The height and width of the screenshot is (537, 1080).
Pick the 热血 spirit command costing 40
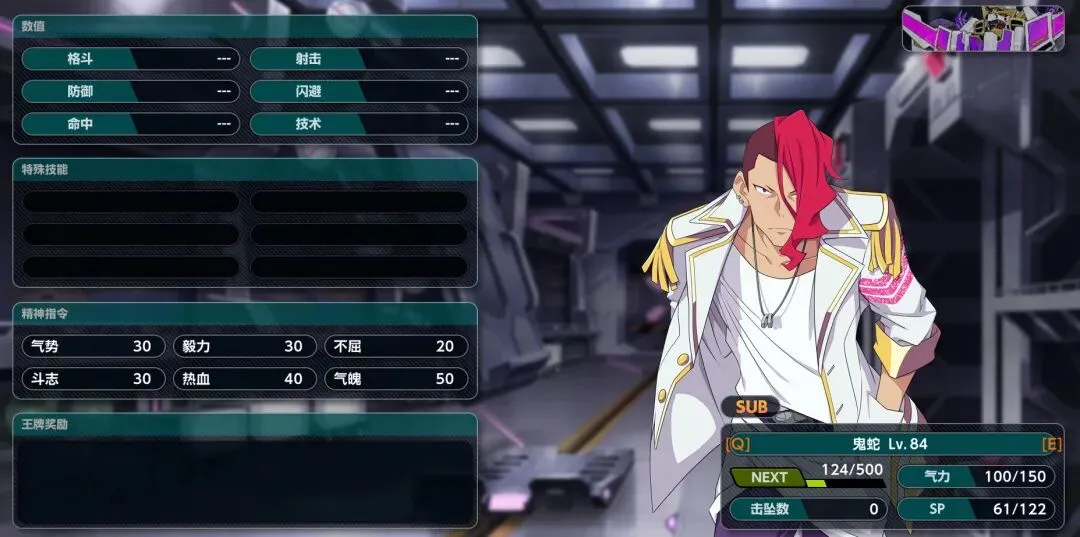pos(244,379)
